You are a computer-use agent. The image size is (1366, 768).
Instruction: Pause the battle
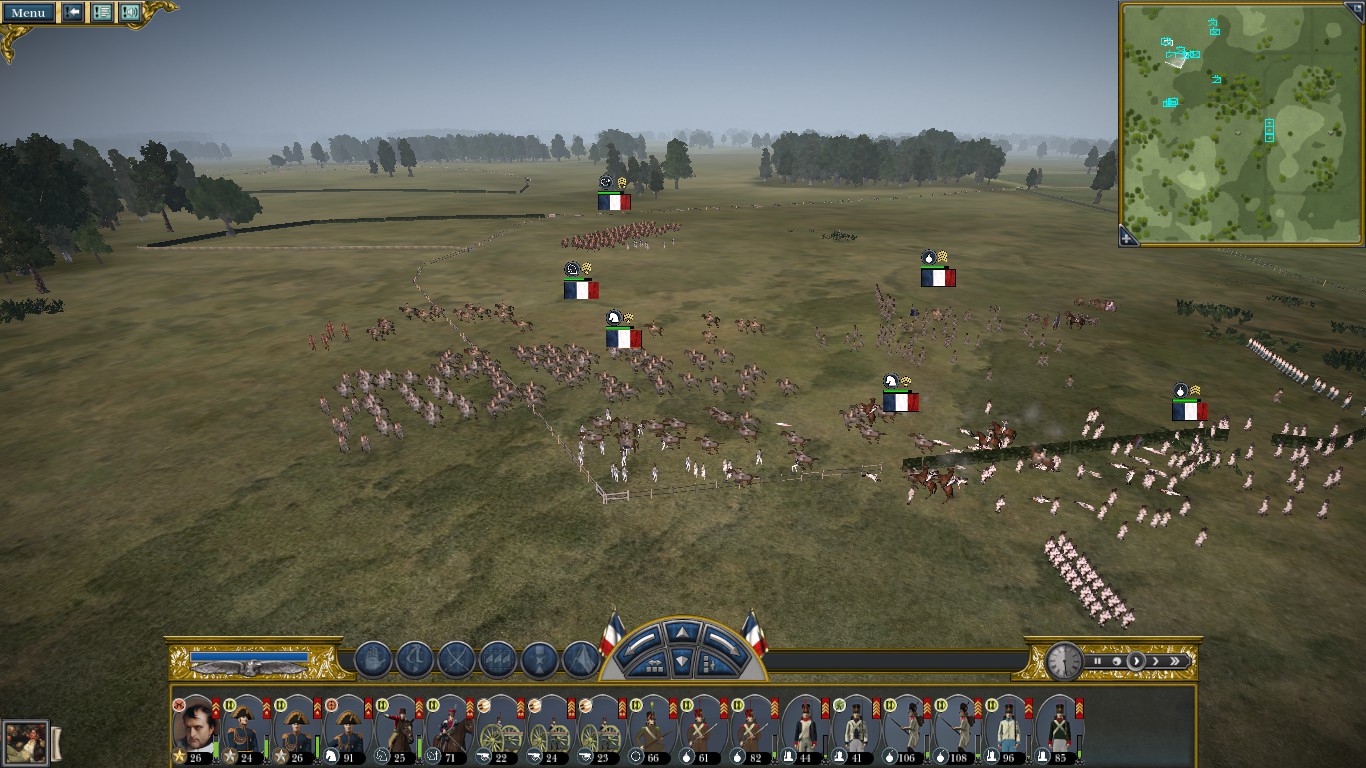pos(1097,661)
